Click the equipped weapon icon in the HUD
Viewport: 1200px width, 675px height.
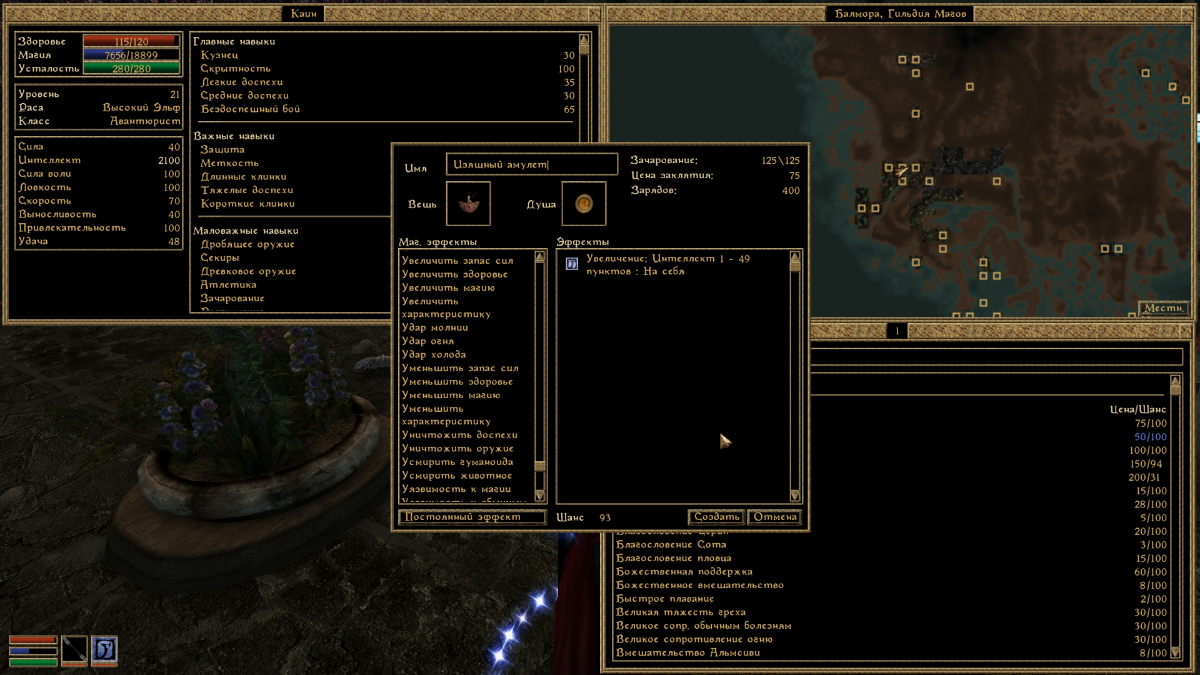click(x=74, y=650)
